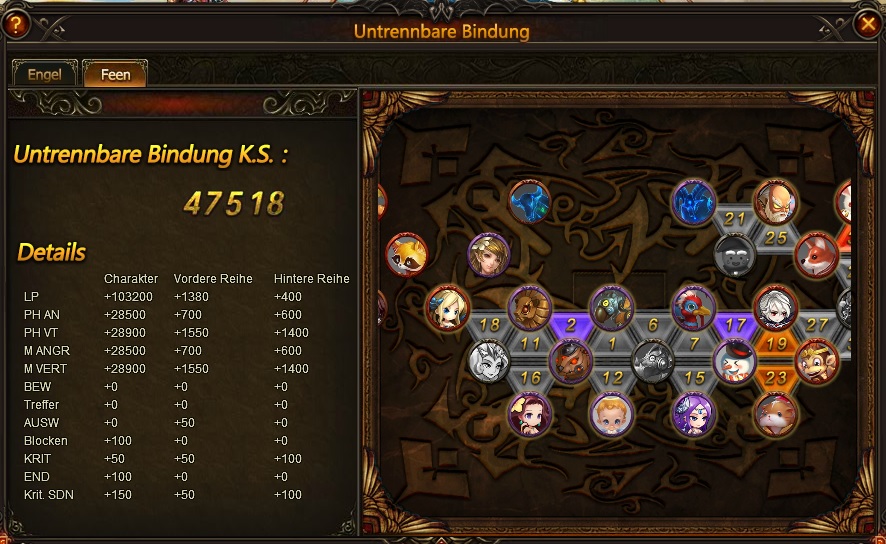The height and width of the screenshot is (544, 886).
Task: Select the goggled robot fairy portrait
Action: pos(611,308)
